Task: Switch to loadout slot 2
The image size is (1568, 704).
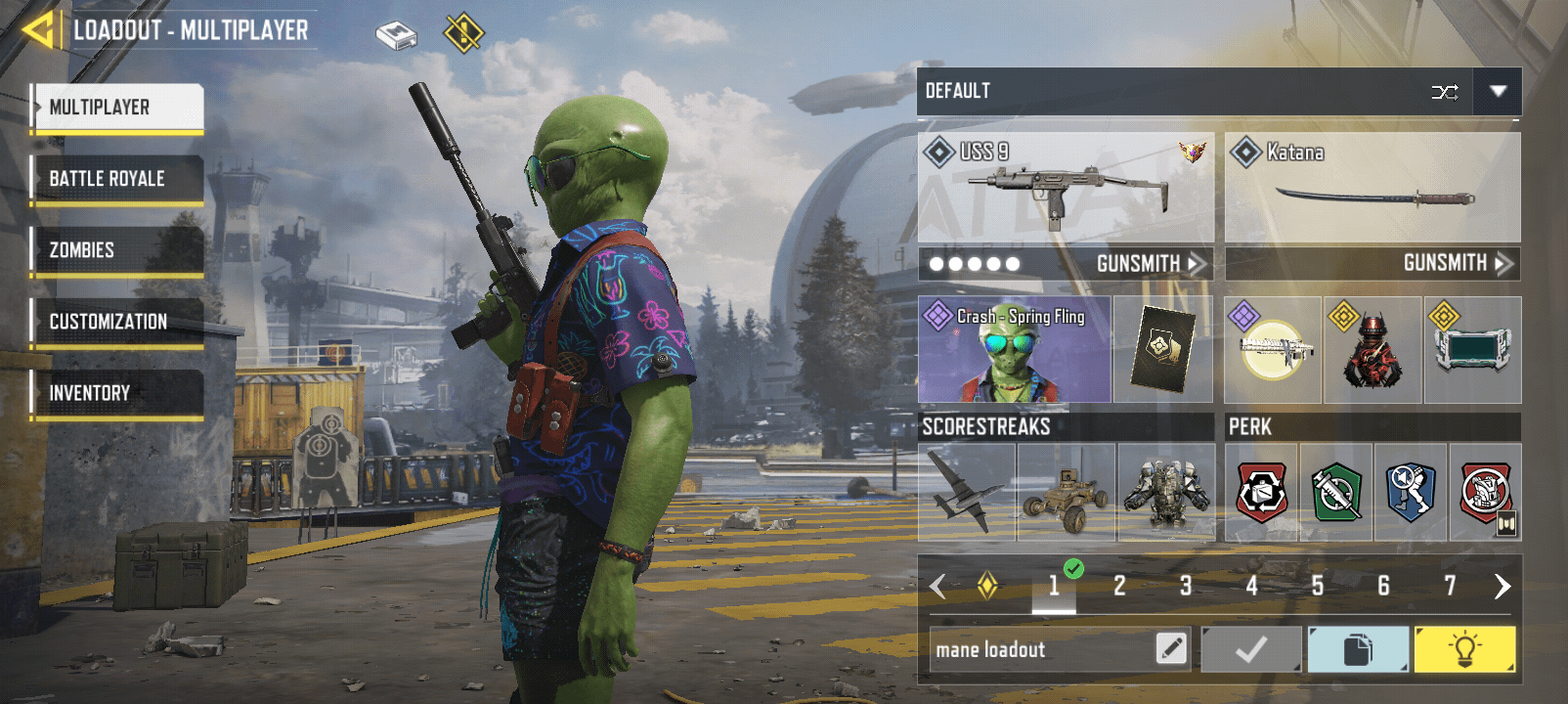Action: point(1119,586)
